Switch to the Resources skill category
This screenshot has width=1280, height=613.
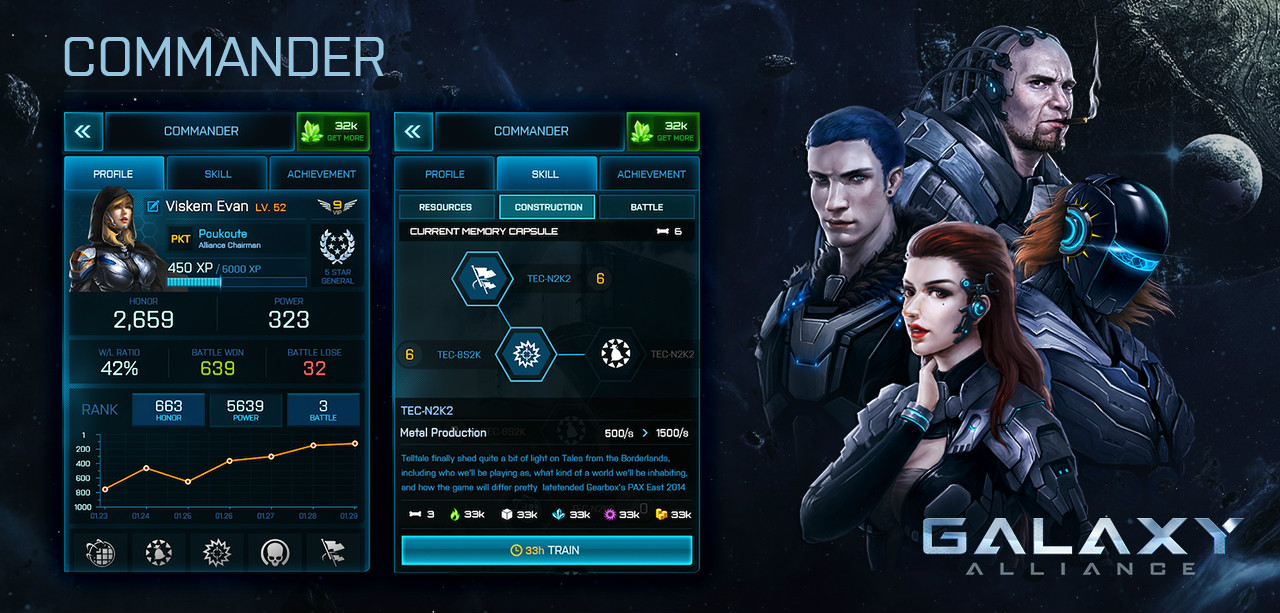(446, 207)
